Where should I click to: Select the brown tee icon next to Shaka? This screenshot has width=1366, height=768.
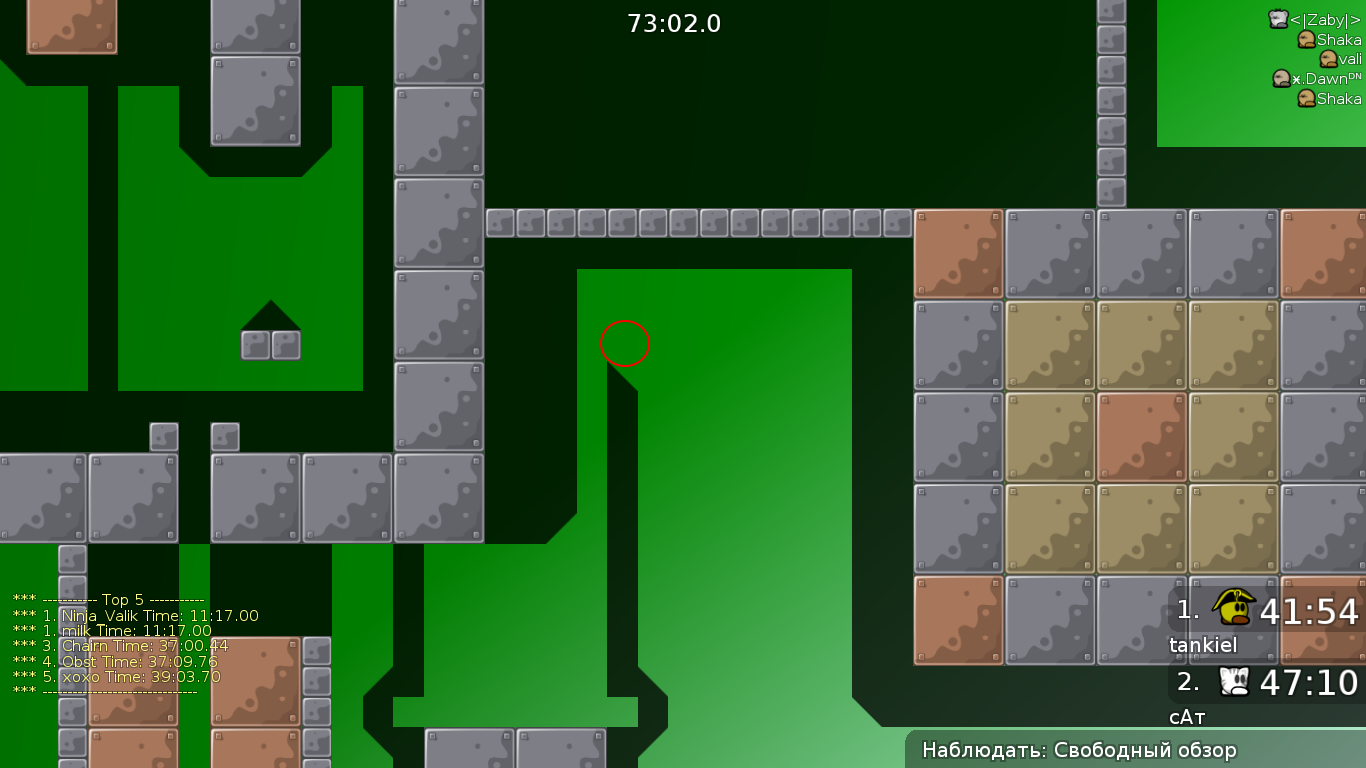[1306, 41]
